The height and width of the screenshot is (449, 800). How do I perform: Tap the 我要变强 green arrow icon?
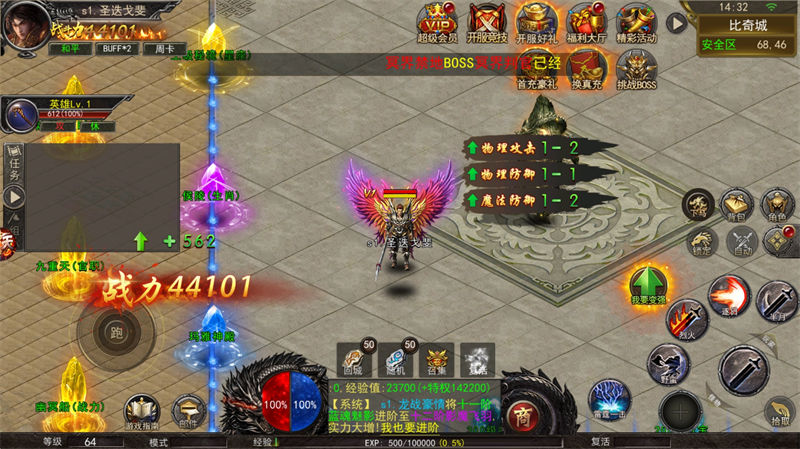(647, 282)
